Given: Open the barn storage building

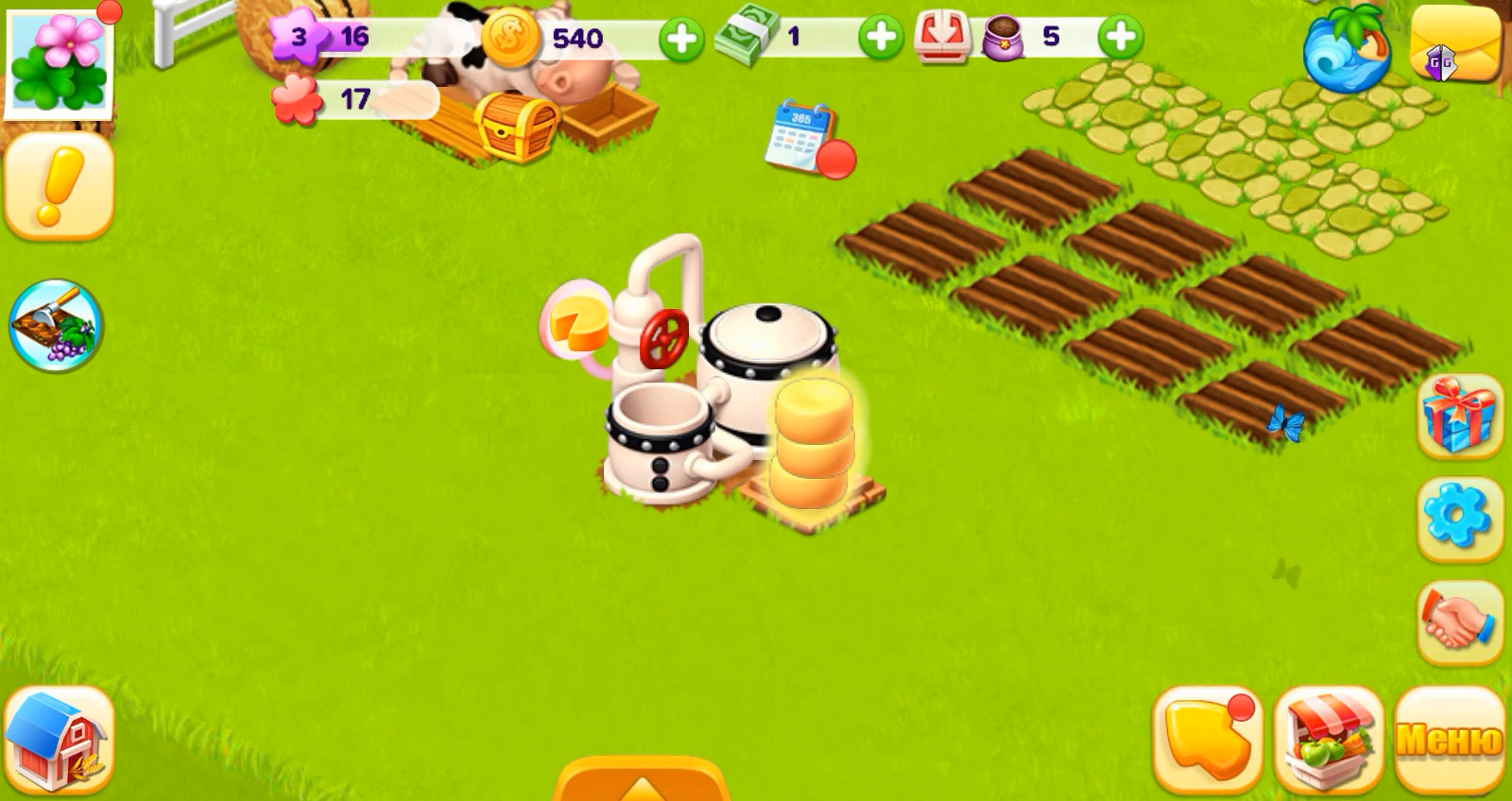Looking at the screenshot, I should pyautogui.click(x=57, y=740).
